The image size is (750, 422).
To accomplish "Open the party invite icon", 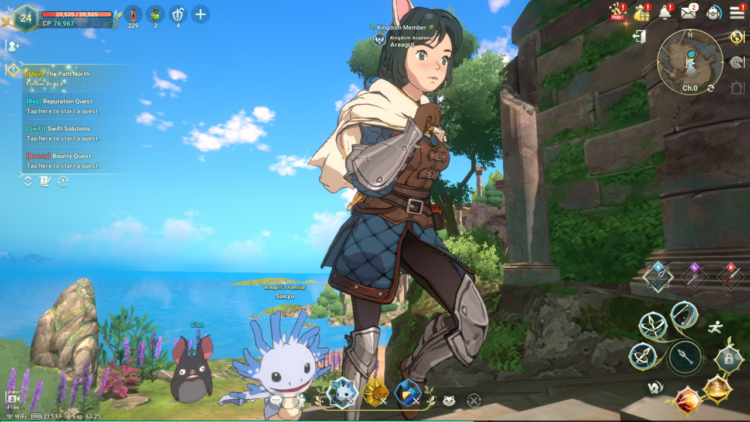I will 13,46.
